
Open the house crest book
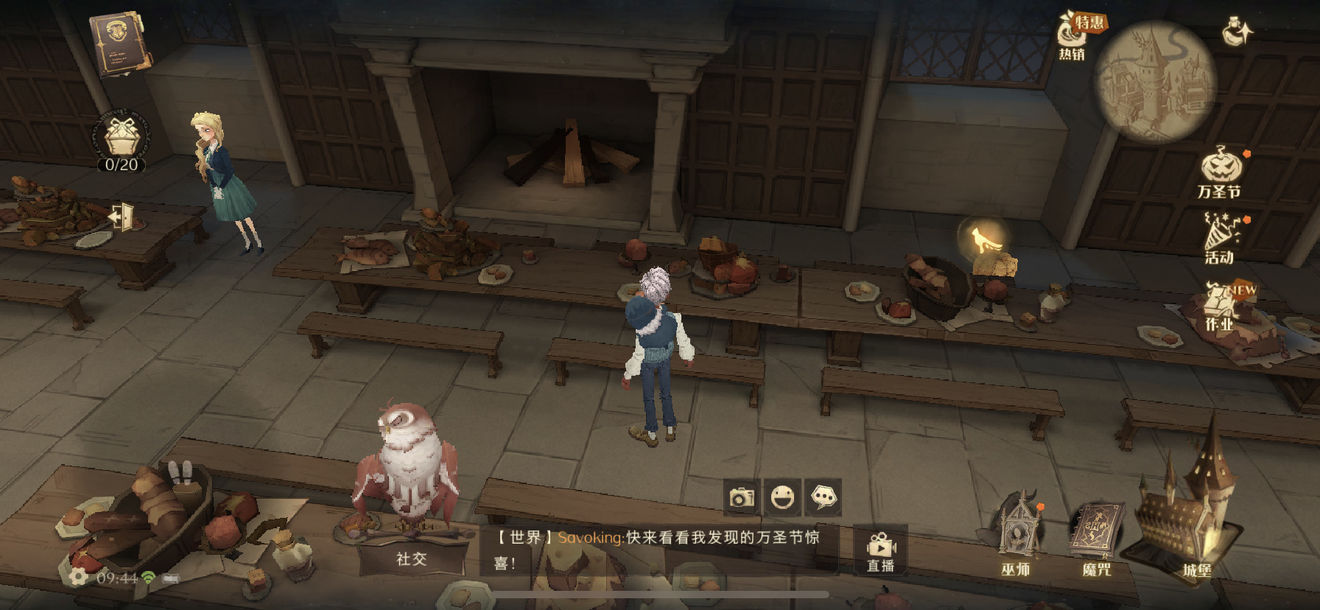pyautogui.click(x=120, y=43)
